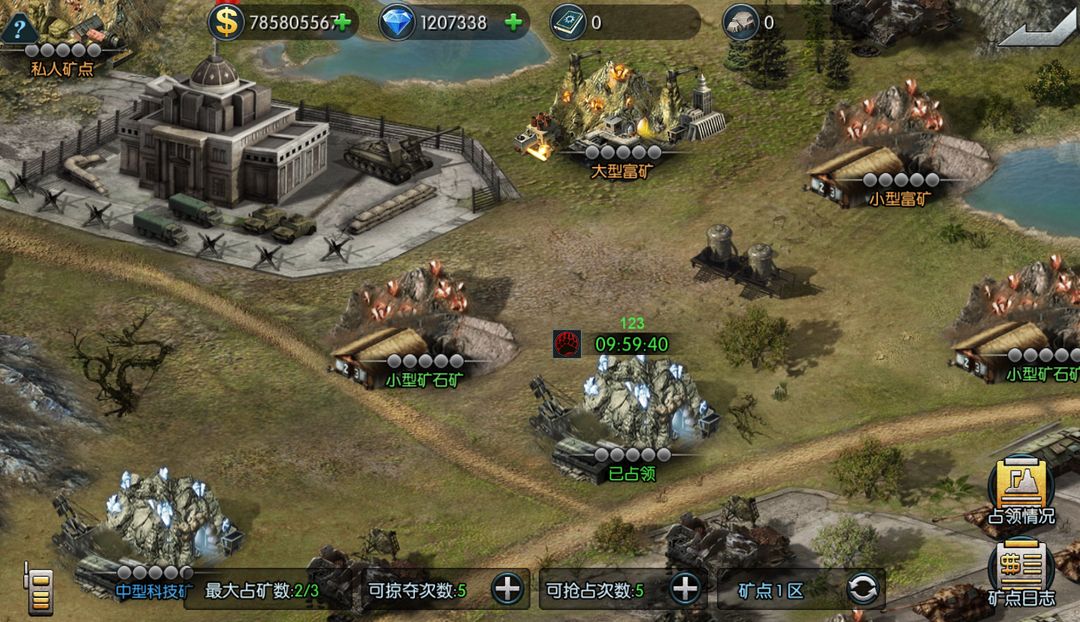Add more 可掠夺次数 plunder attempts

508,589
